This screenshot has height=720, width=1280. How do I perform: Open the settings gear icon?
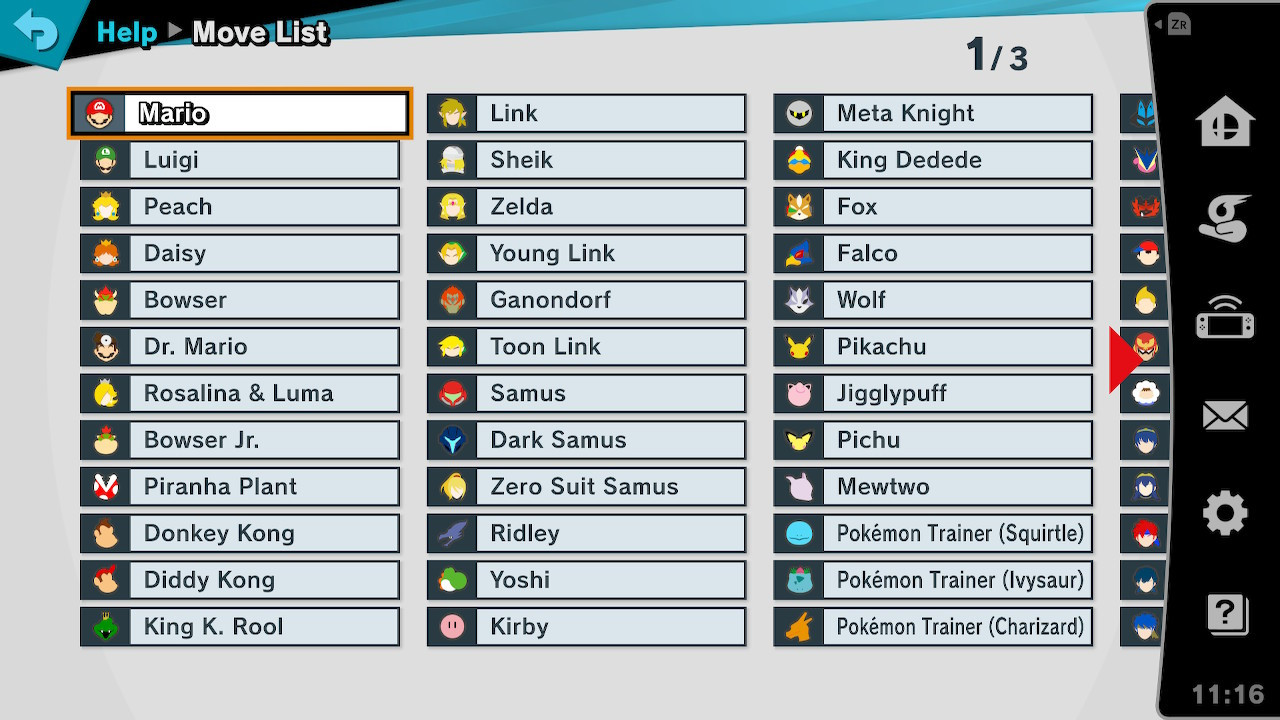(1227, 510)
